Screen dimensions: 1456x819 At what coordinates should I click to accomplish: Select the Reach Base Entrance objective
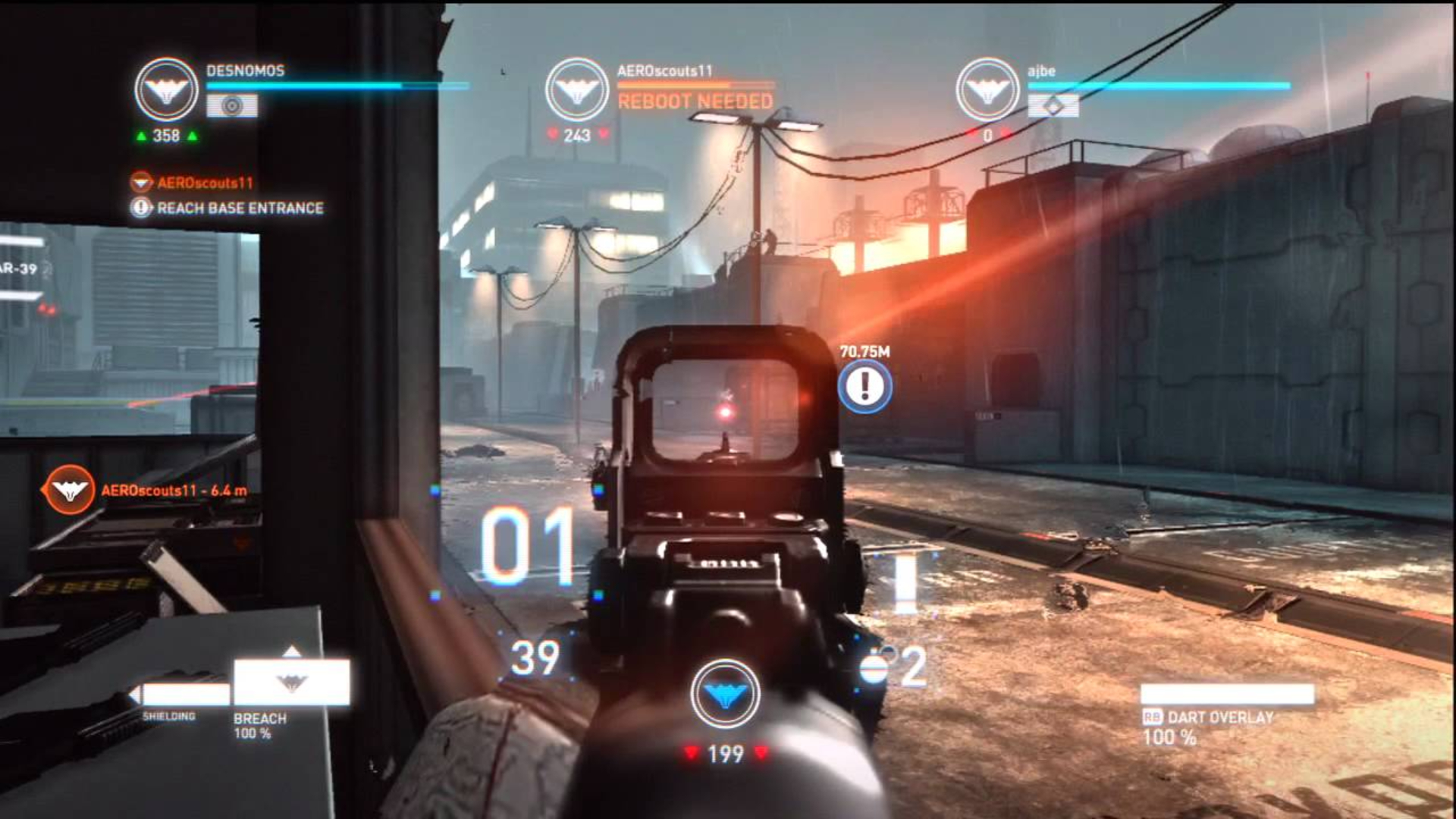[x=239, y=208]
